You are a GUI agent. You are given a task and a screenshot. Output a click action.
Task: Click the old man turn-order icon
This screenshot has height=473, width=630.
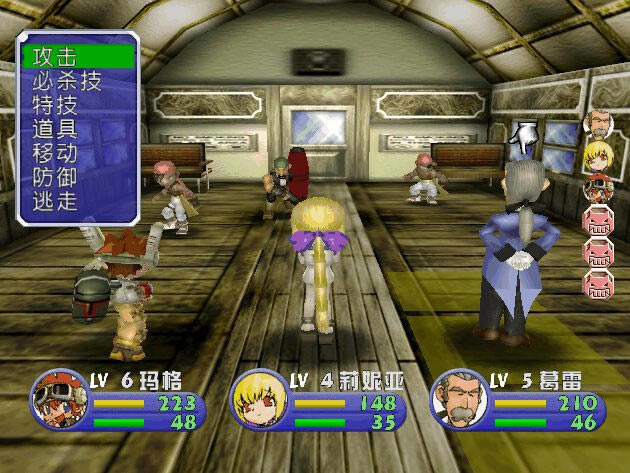tap(599, 124)
